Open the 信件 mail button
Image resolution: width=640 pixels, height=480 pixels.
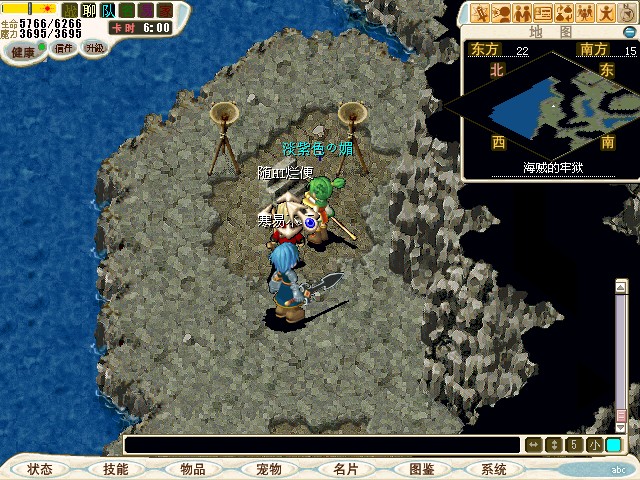coord(64,48)
